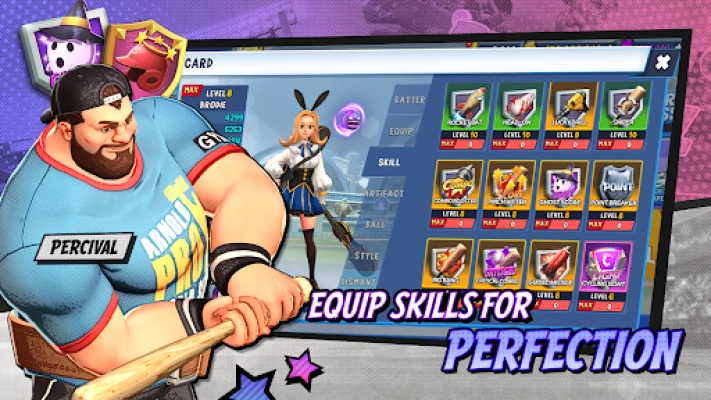This screenshot has width=711, height=400.
Task: Select the Pinch Hitter skill card
Action: pos(511,190)
